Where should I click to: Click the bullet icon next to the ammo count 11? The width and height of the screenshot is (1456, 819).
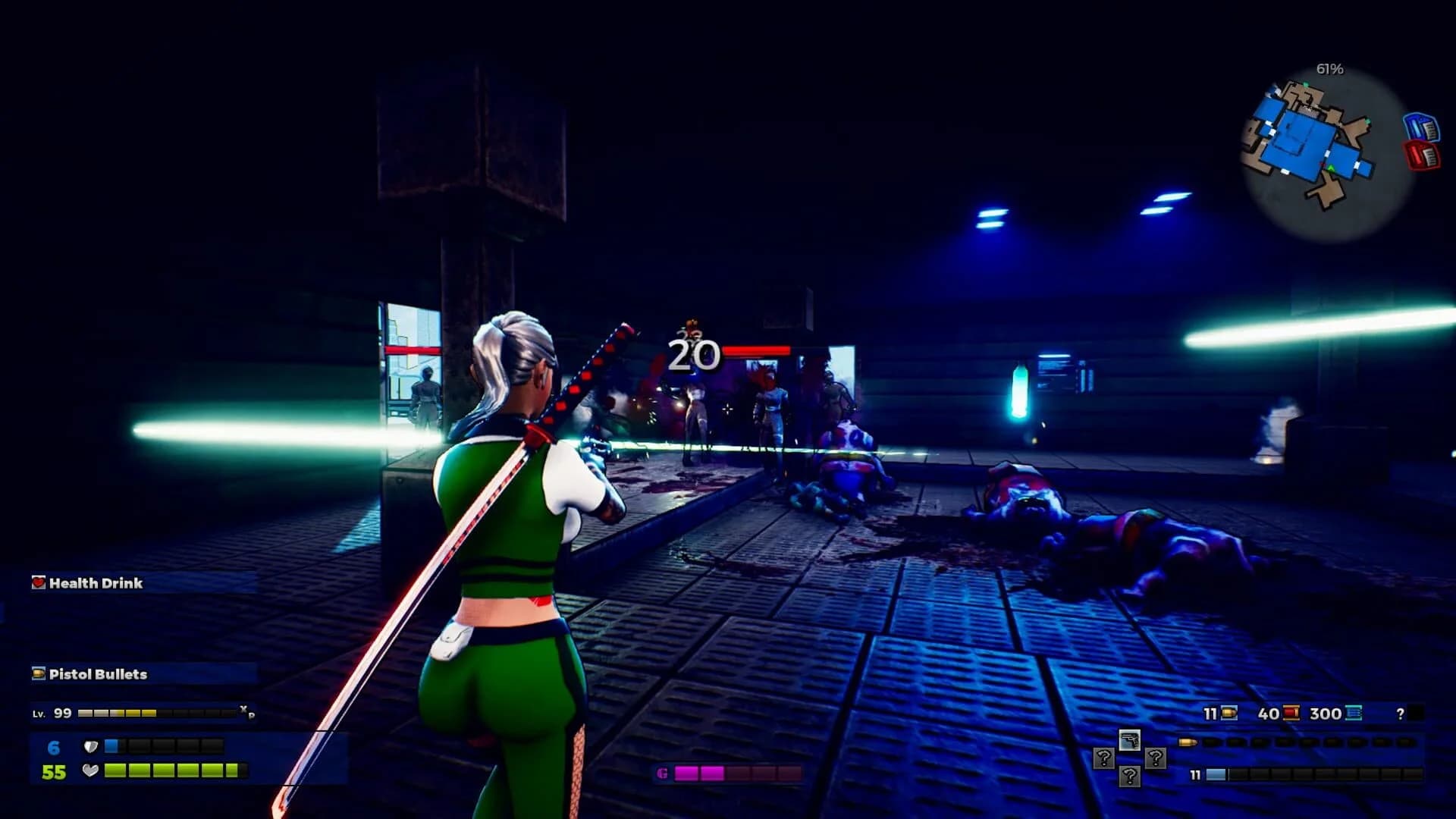[1228, 712]
